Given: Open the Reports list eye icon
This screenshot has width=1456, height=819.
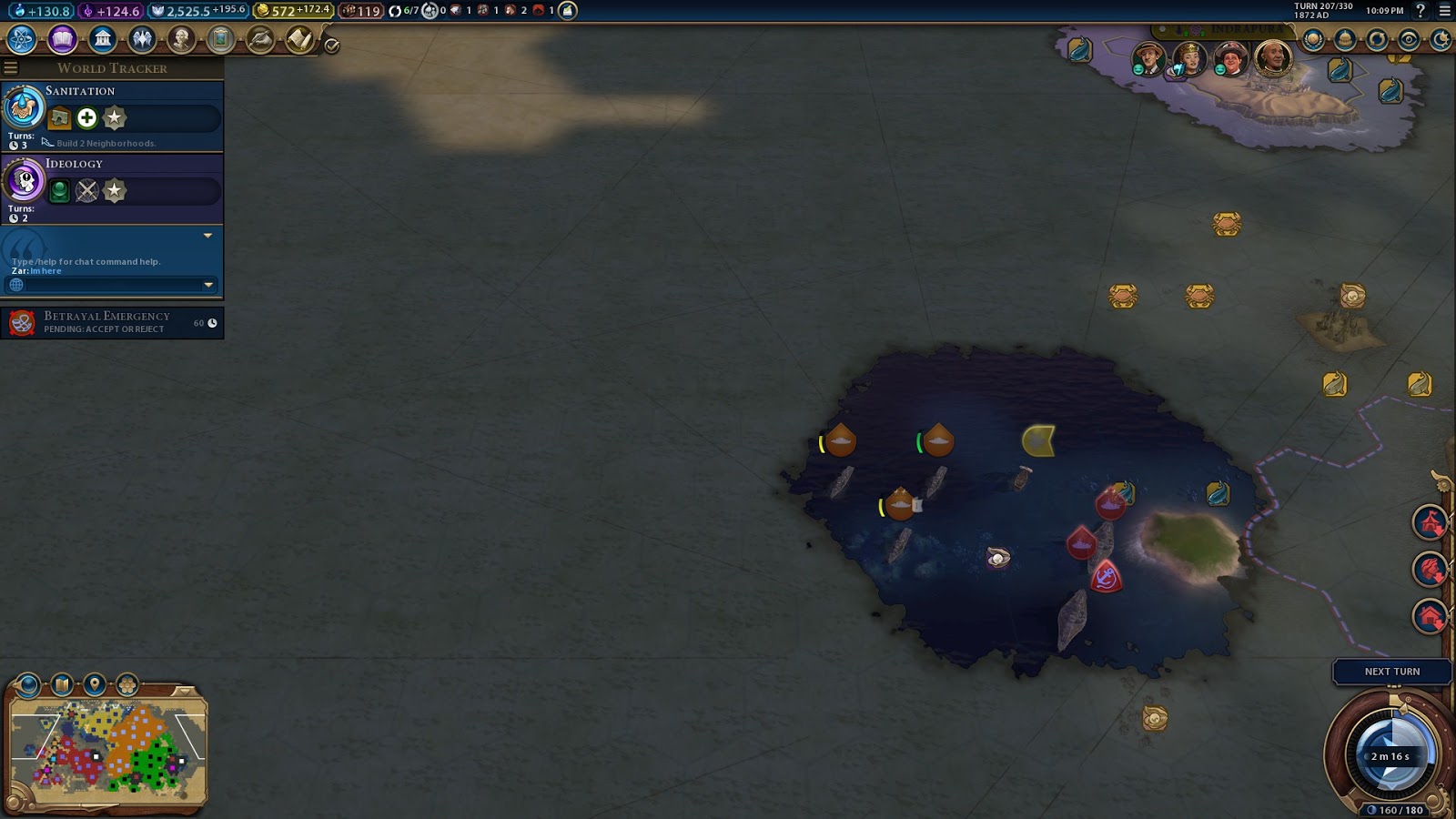Looking at the screenshot, I should 1409,39.
